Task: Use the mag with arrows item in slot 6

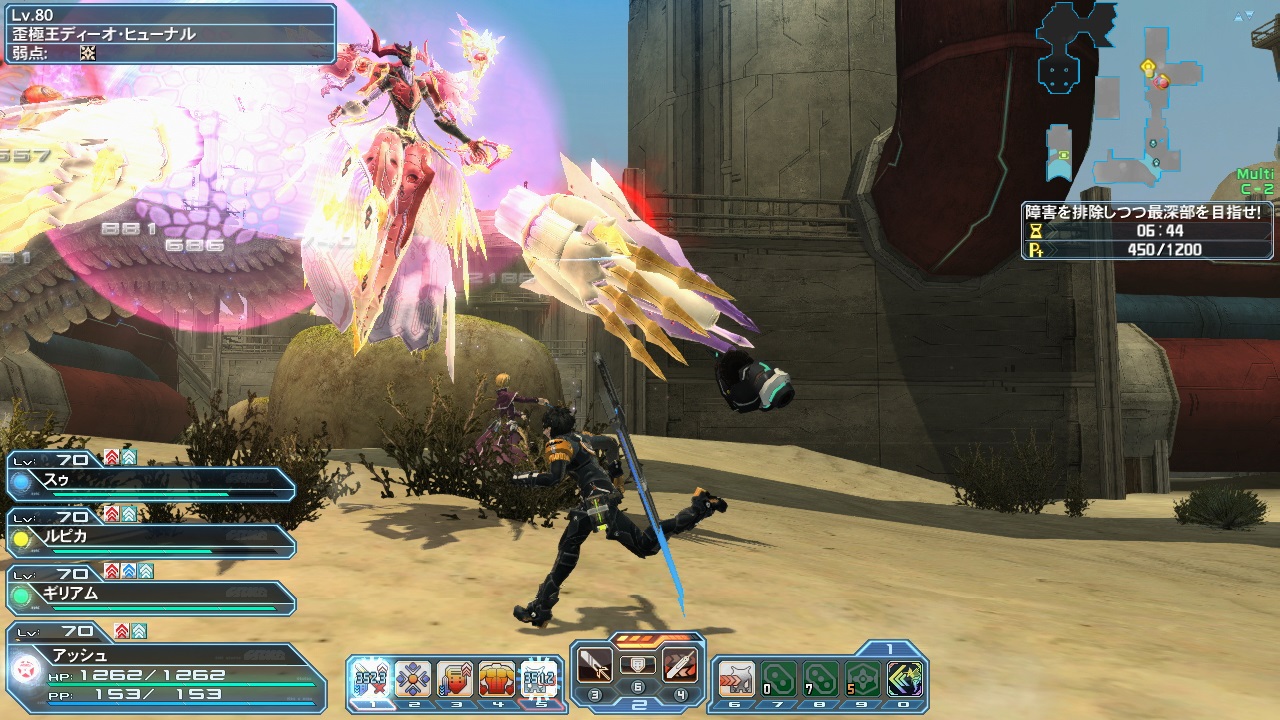Action: (x=735, y=680)
